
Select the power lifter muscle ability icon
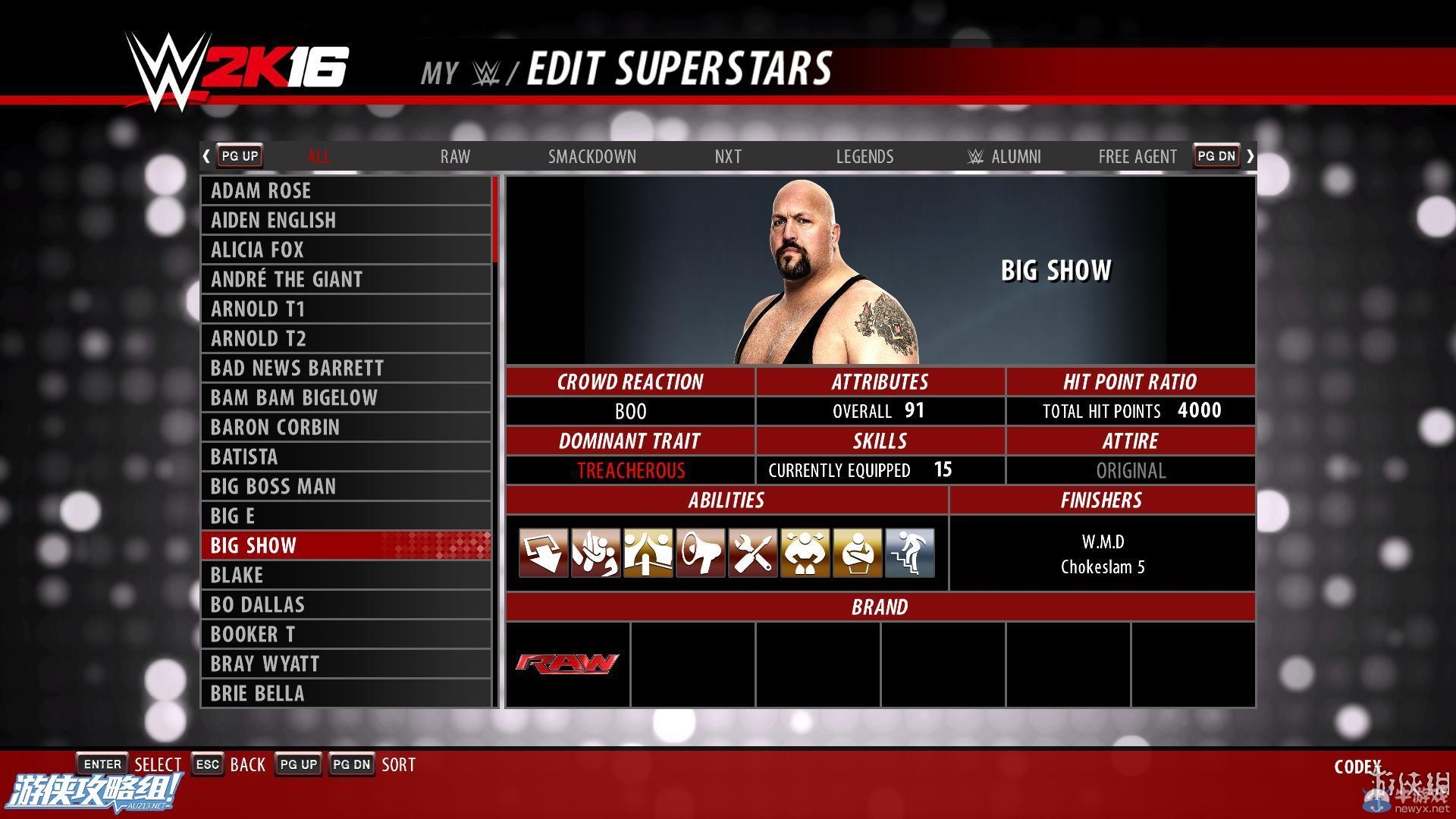pyautogui.click(x=805, y=552)
